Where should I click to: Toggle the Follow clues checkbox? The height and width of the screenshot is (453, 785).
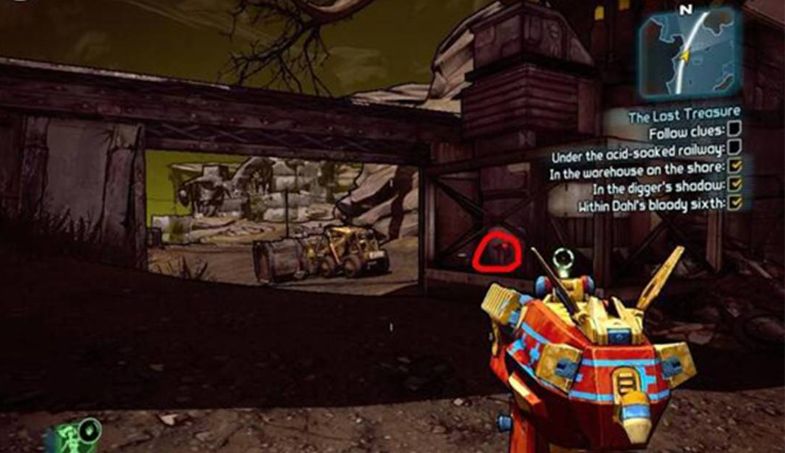click(x=735, y=131)
